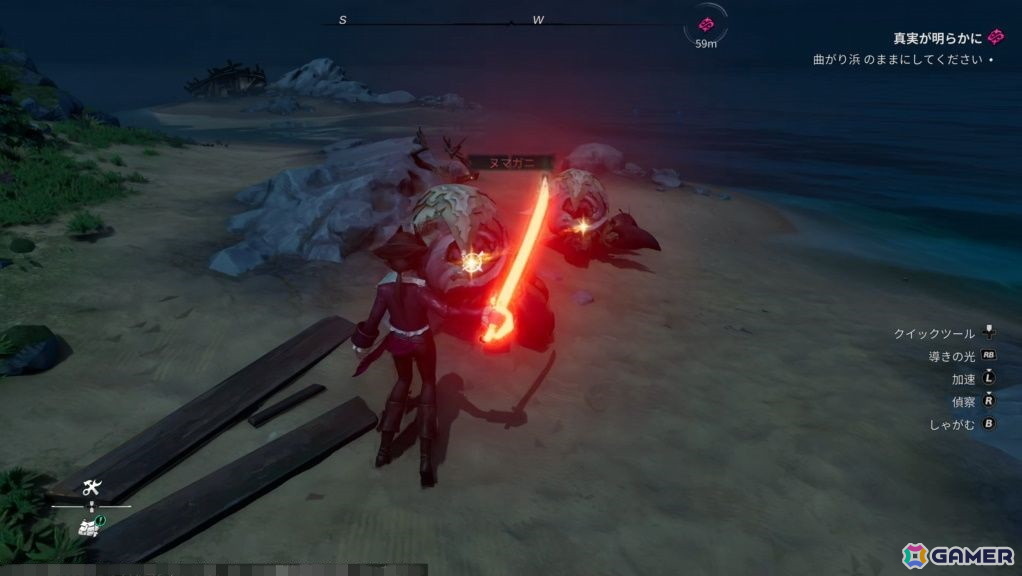Click the GAMER site logo watermark
Screen dimensions: 1022x576
[959, 555]
